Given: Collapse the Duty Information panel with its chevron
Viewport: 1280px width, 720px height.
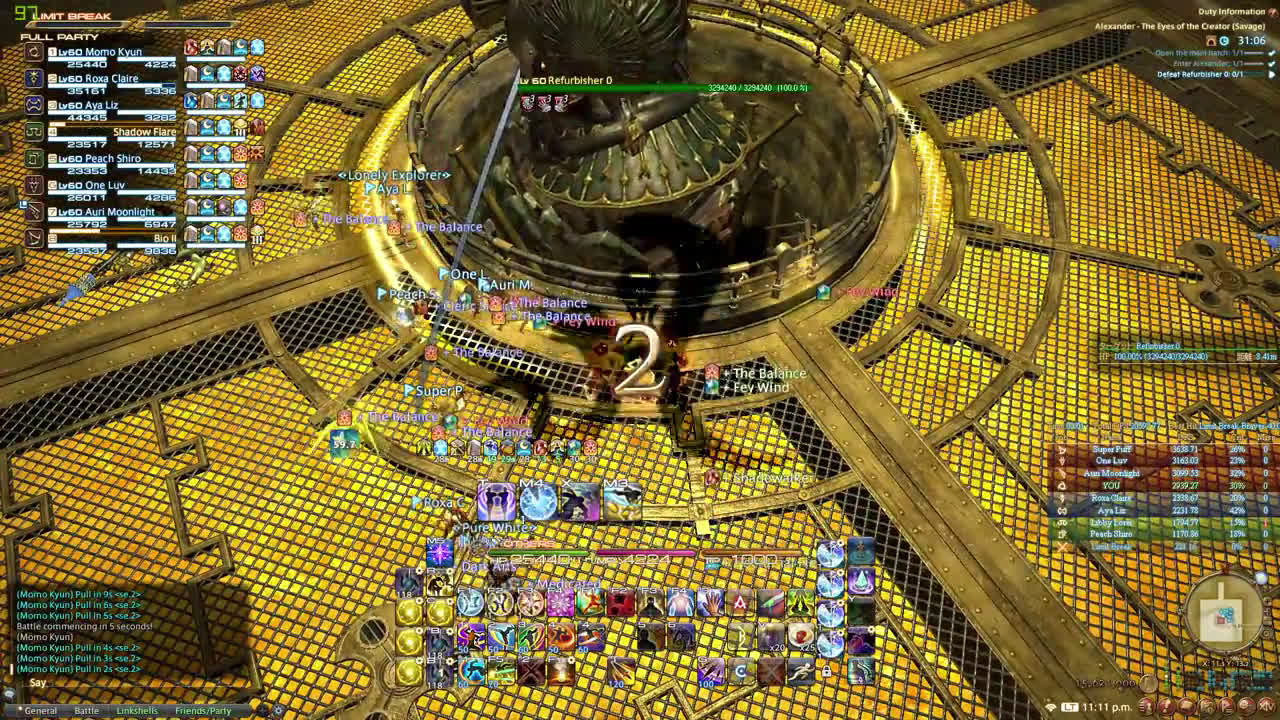Looking at the screenshot, I should (x=1272, y=11).
